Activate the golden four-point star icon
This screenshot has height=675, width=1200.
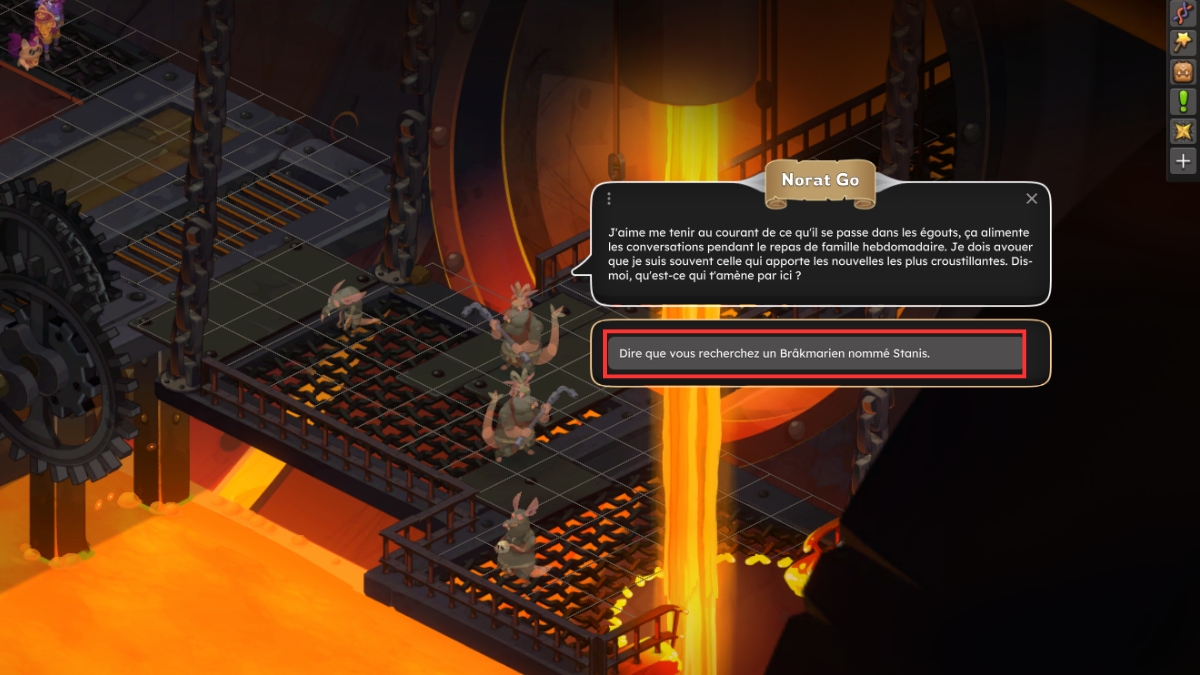[x=1183, y=131]
